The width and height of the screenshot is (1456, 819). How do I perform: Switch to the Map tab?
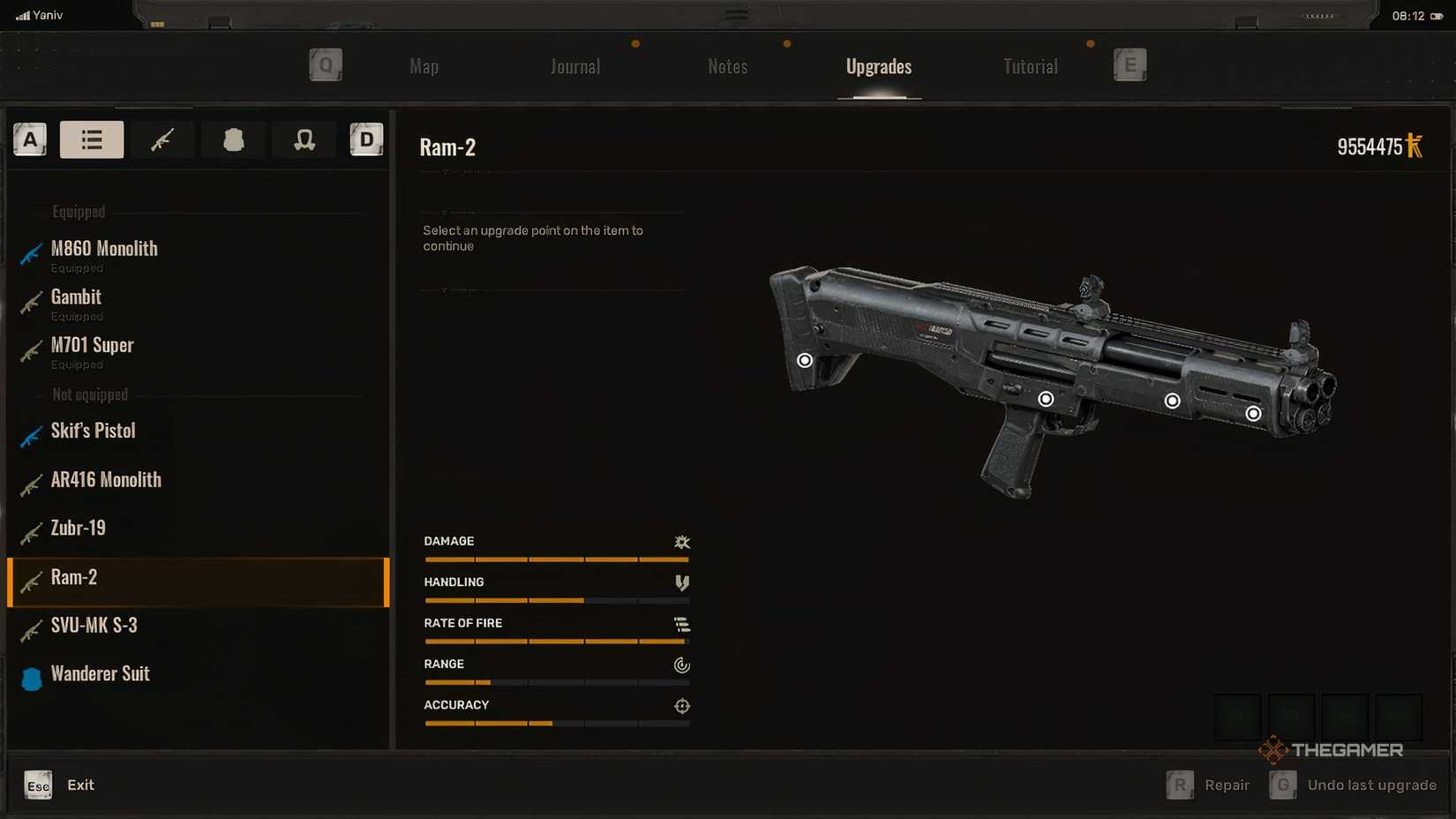pyautogui.click(x=424, y=67)
